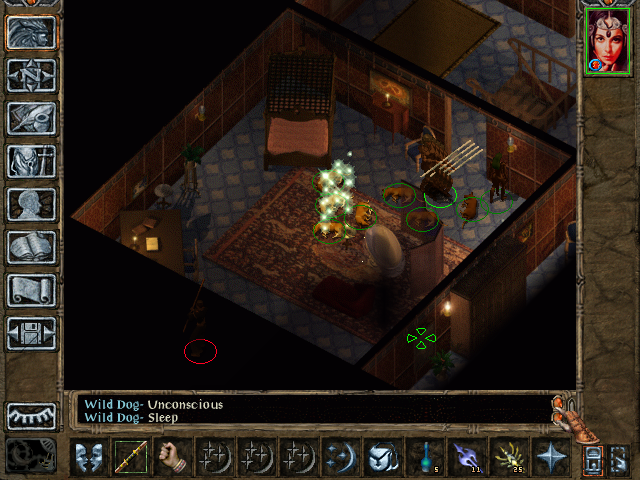Open the journal with the quill icon
Viewport: 640px width, 480px height.
pos(32,118)
